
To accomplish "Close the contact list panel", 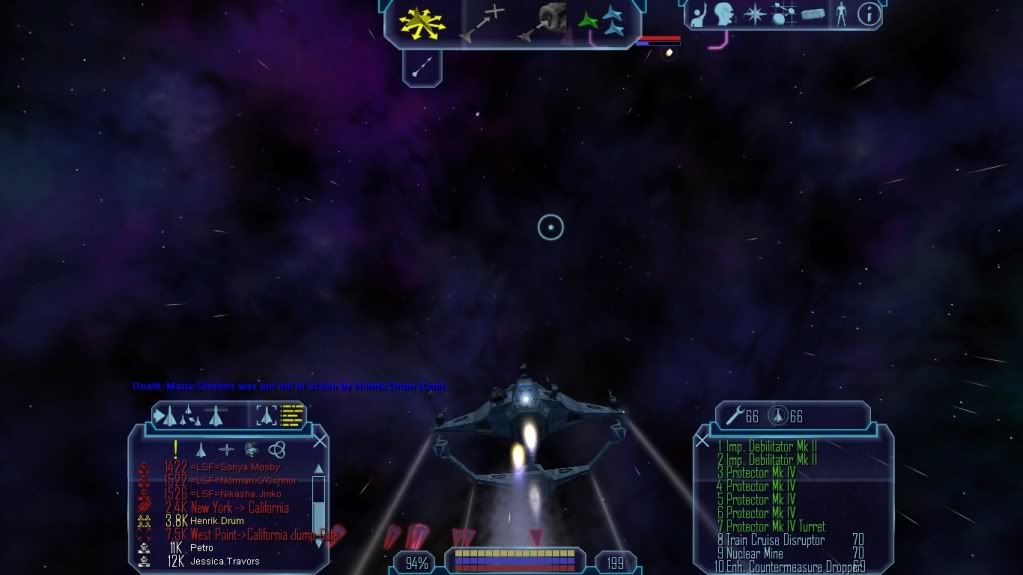I will (x=320, y=440).
